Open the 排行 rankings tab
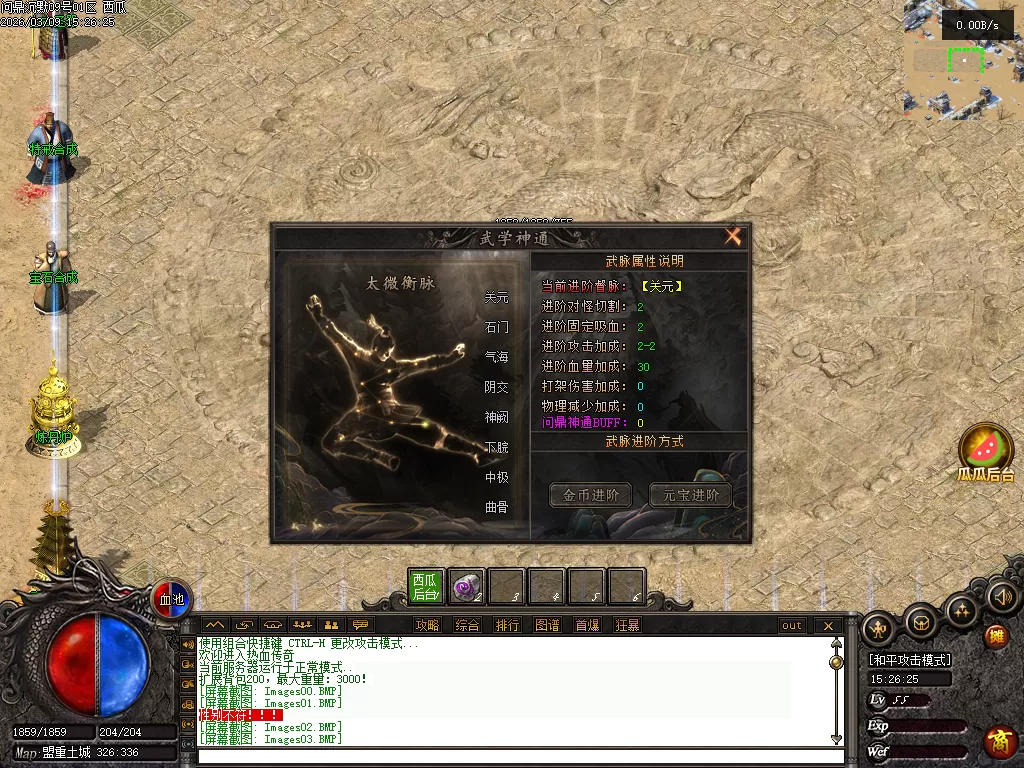Screen dimensions: 1024x768 click(507, 626)
